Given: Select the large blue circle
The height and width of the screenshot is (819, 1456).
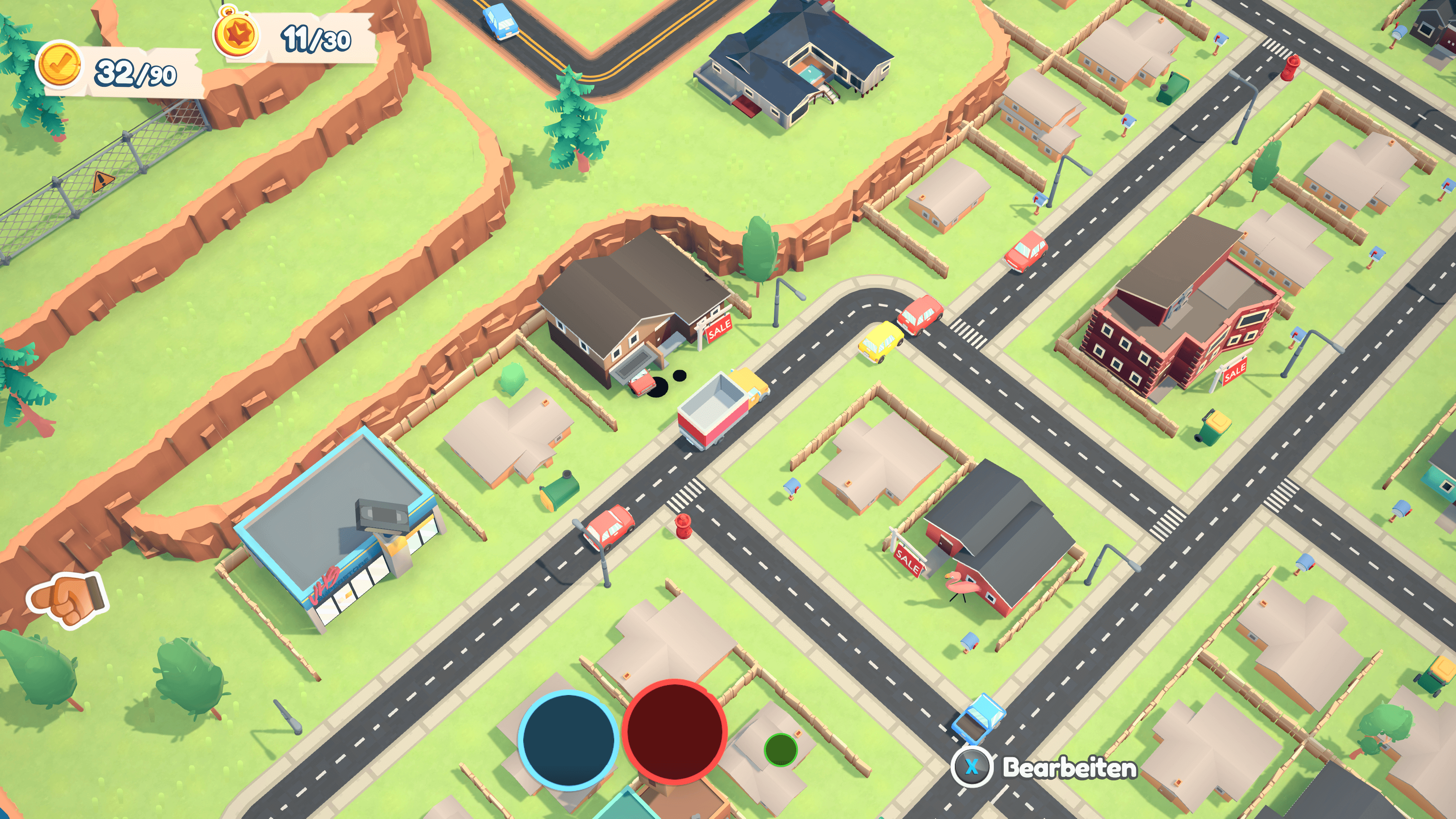Looking at the screenshot, I should (568, 739).
